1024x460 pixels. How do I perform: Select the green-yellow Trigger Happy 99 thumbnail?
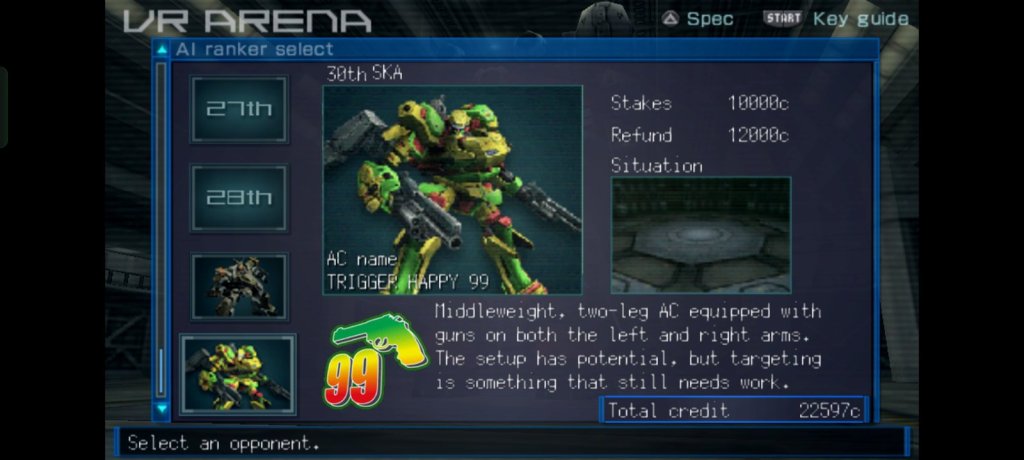238,374
